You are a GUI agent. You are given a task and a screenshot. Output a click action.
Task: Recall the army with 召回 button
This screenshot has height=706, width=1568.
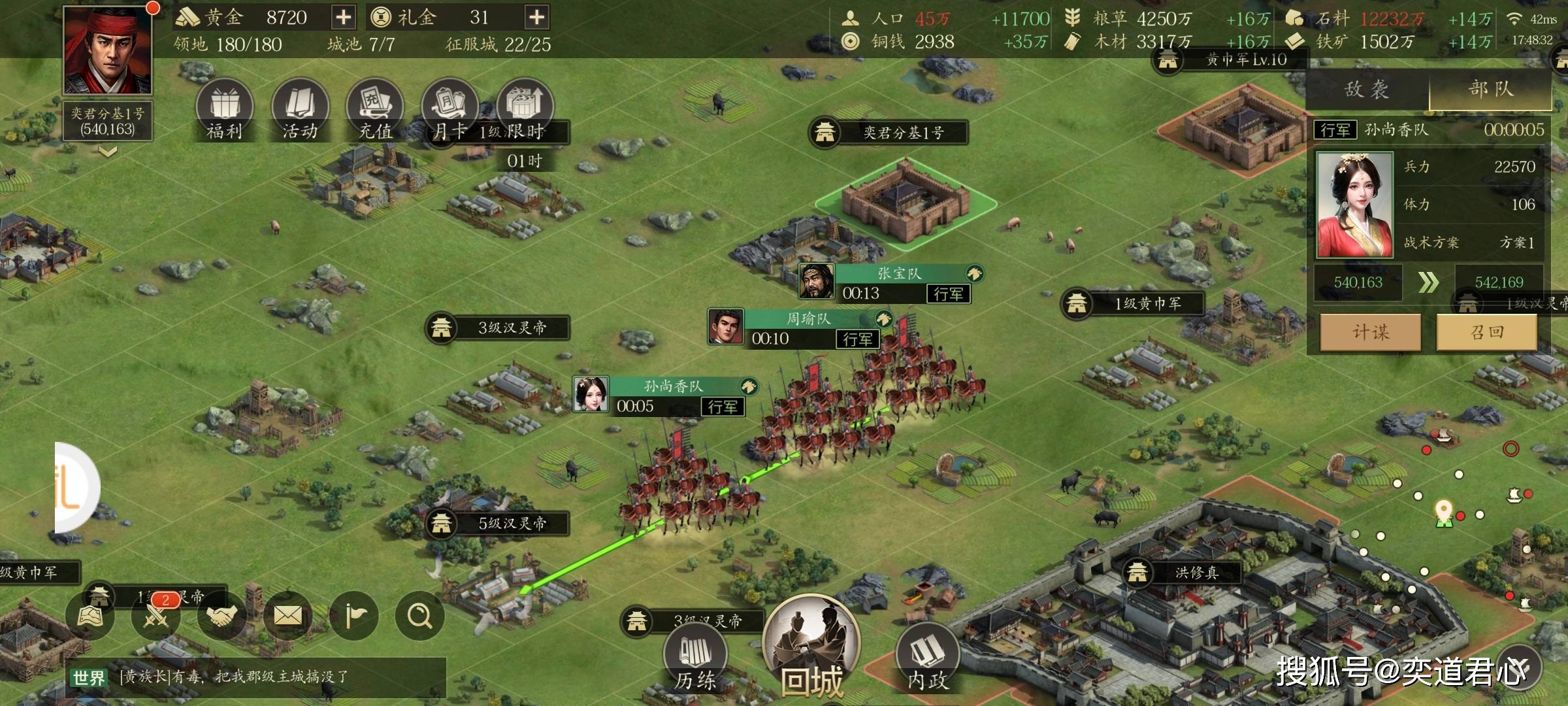[1487, 332]
